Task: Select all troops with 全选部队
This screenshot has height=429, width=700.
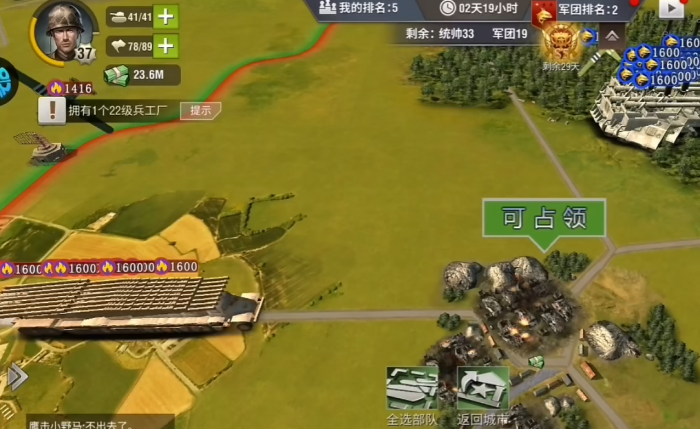Action: pos(412,393)
